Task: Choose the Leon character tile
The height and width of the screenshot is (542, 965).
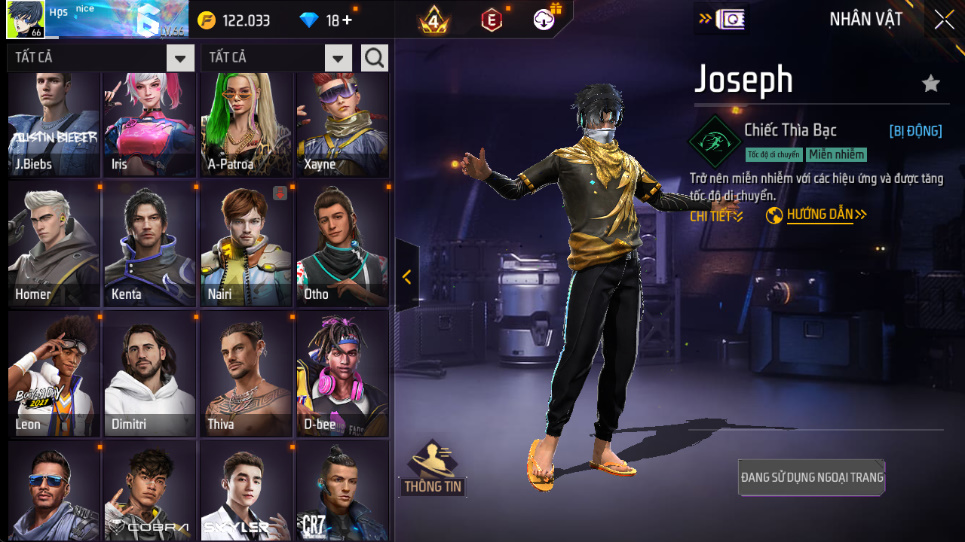Action: coord(54,374)
